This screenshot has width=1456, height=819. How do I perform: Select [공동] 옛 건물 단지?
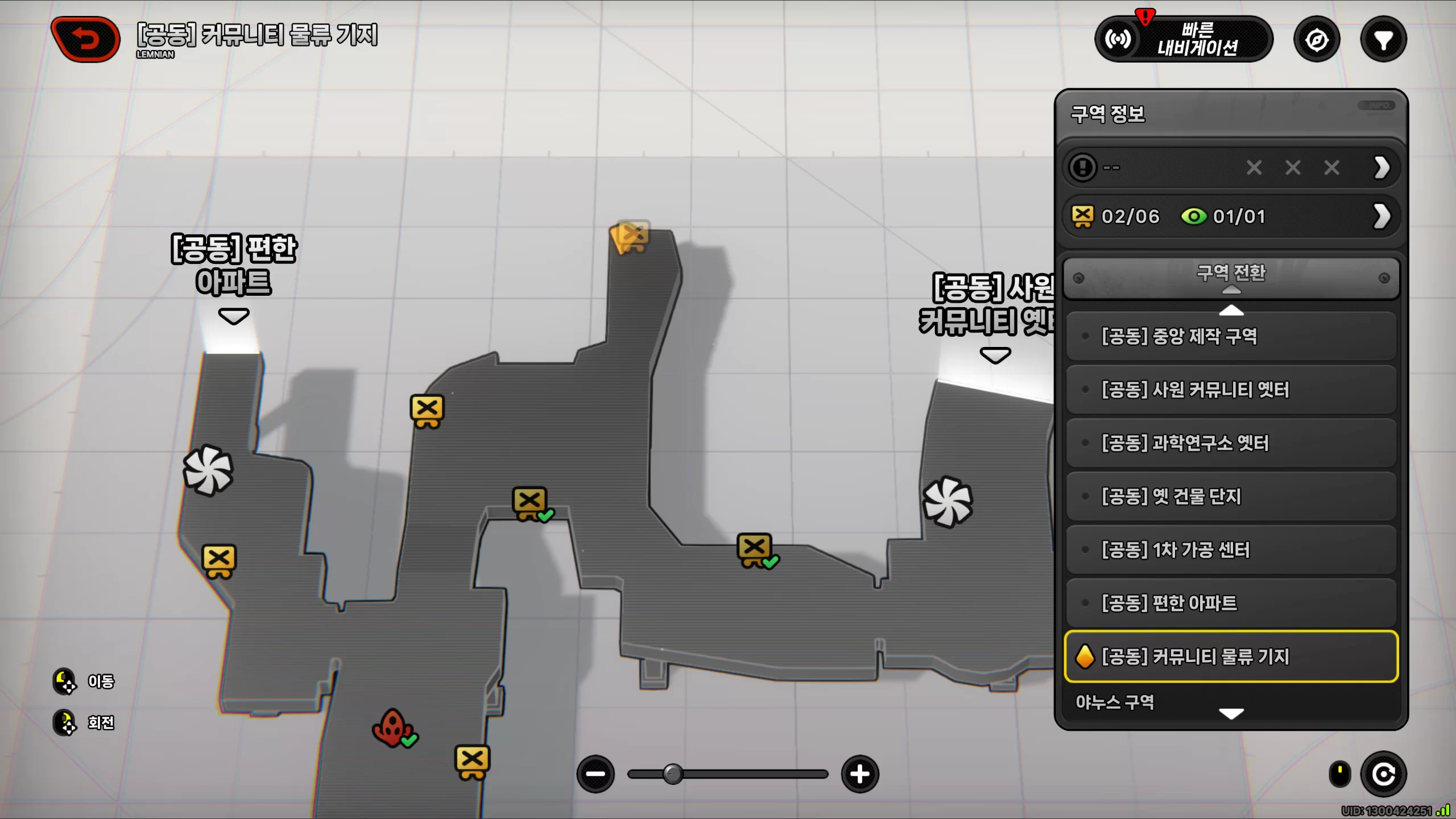point(1231,497)
